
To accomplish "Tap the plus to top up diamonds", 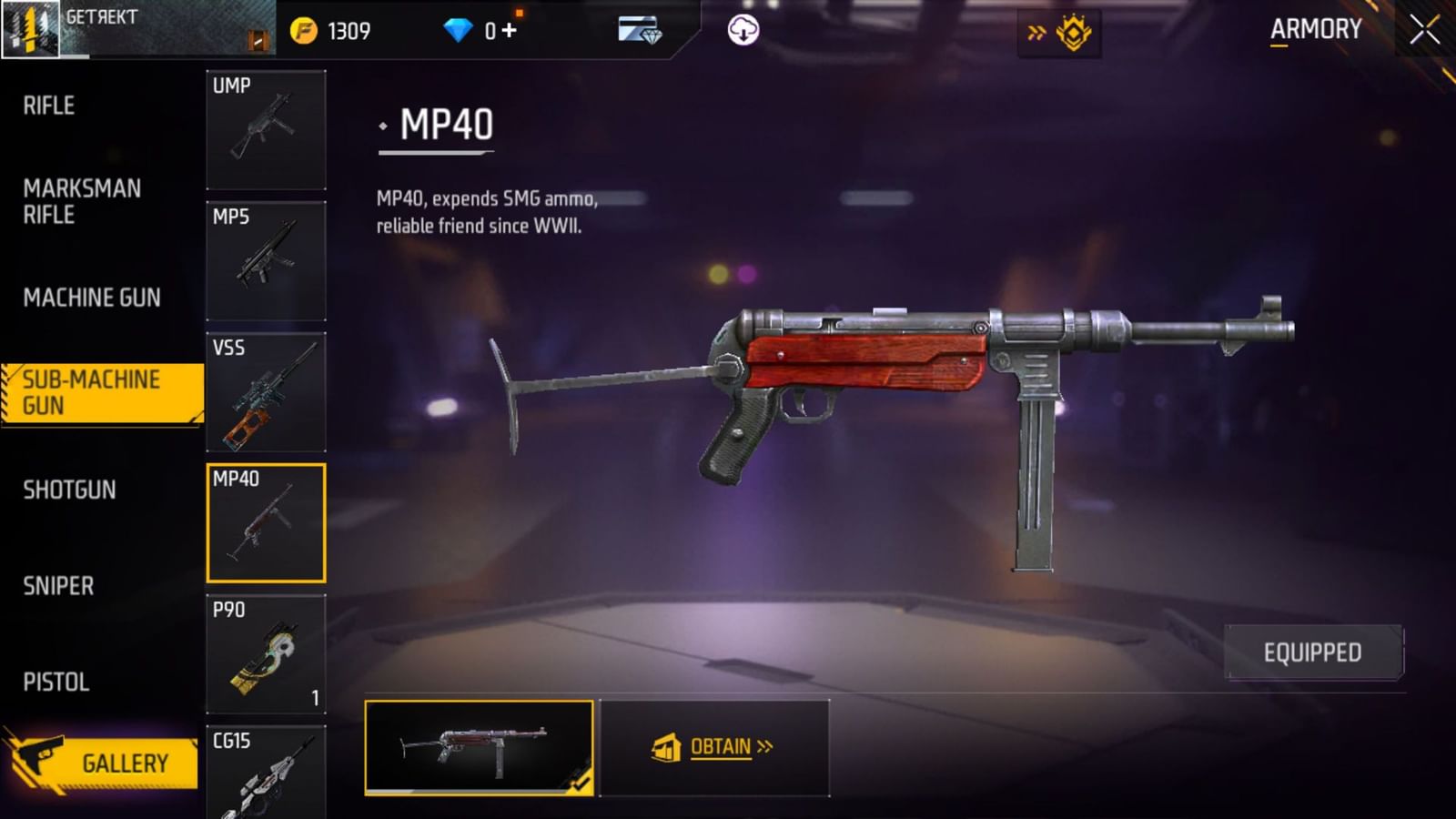I will [x=507, y=29].
